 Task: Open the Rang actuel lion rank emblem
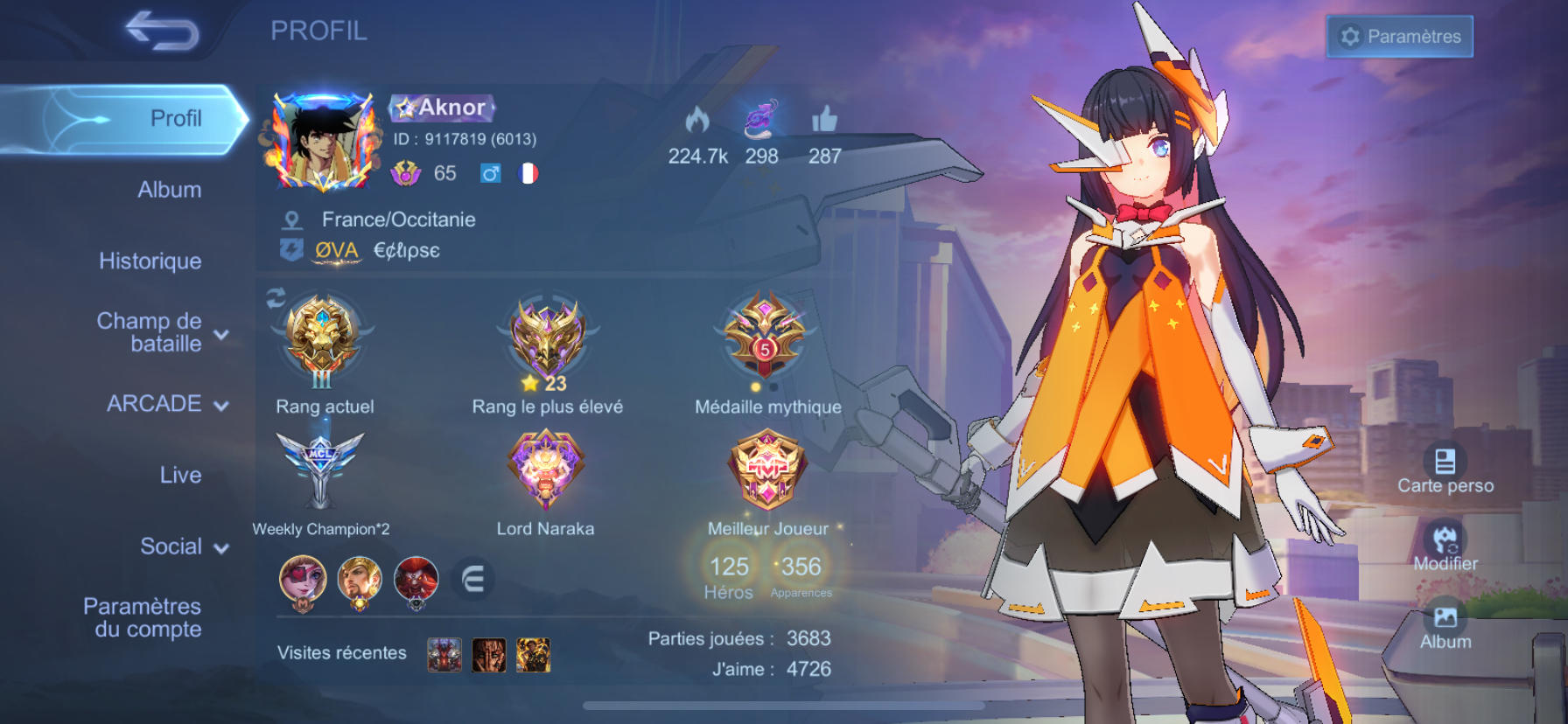(324, 343)
